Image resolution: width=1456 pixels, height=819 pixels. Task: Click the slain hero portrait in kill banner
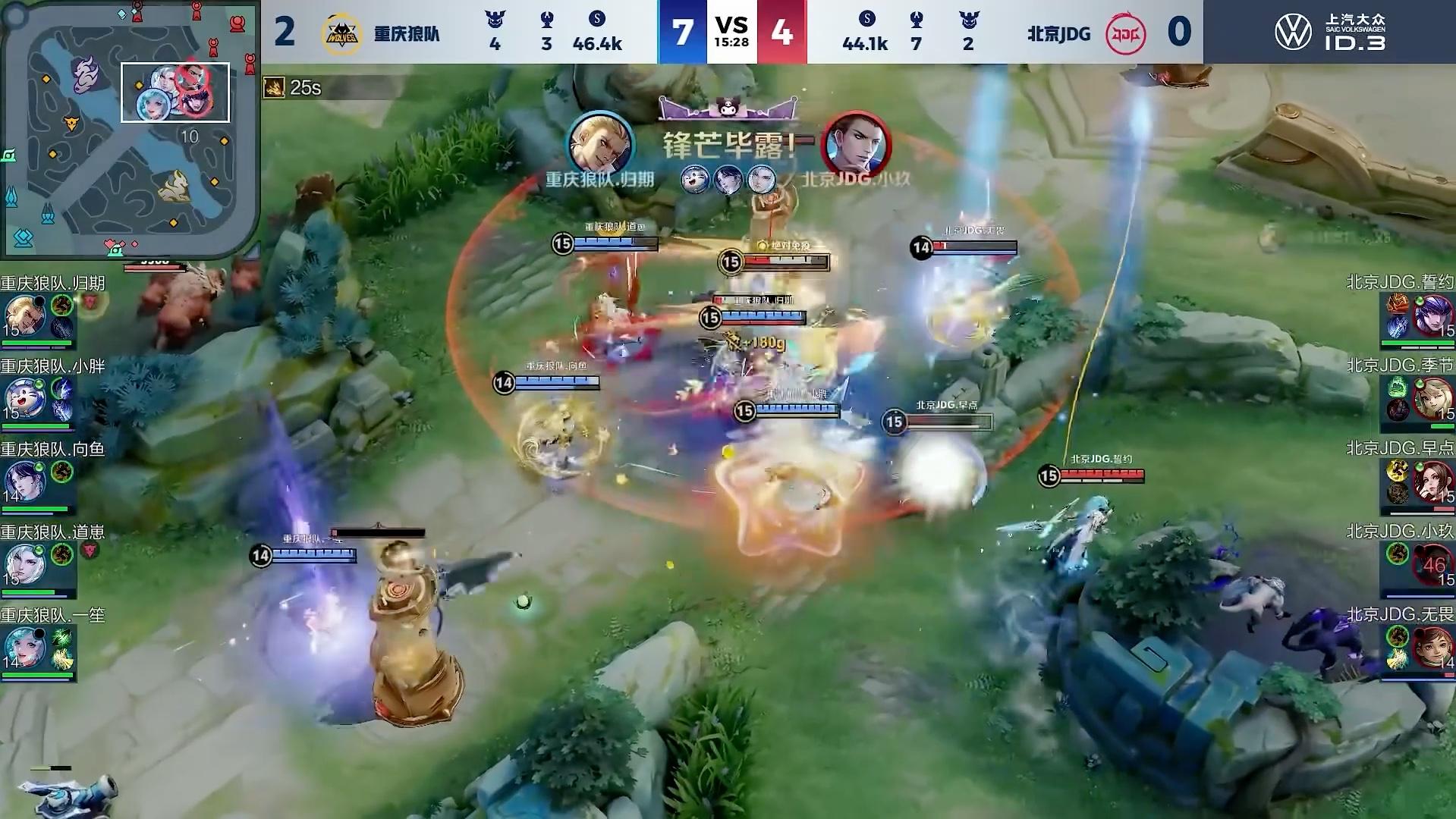858,144
